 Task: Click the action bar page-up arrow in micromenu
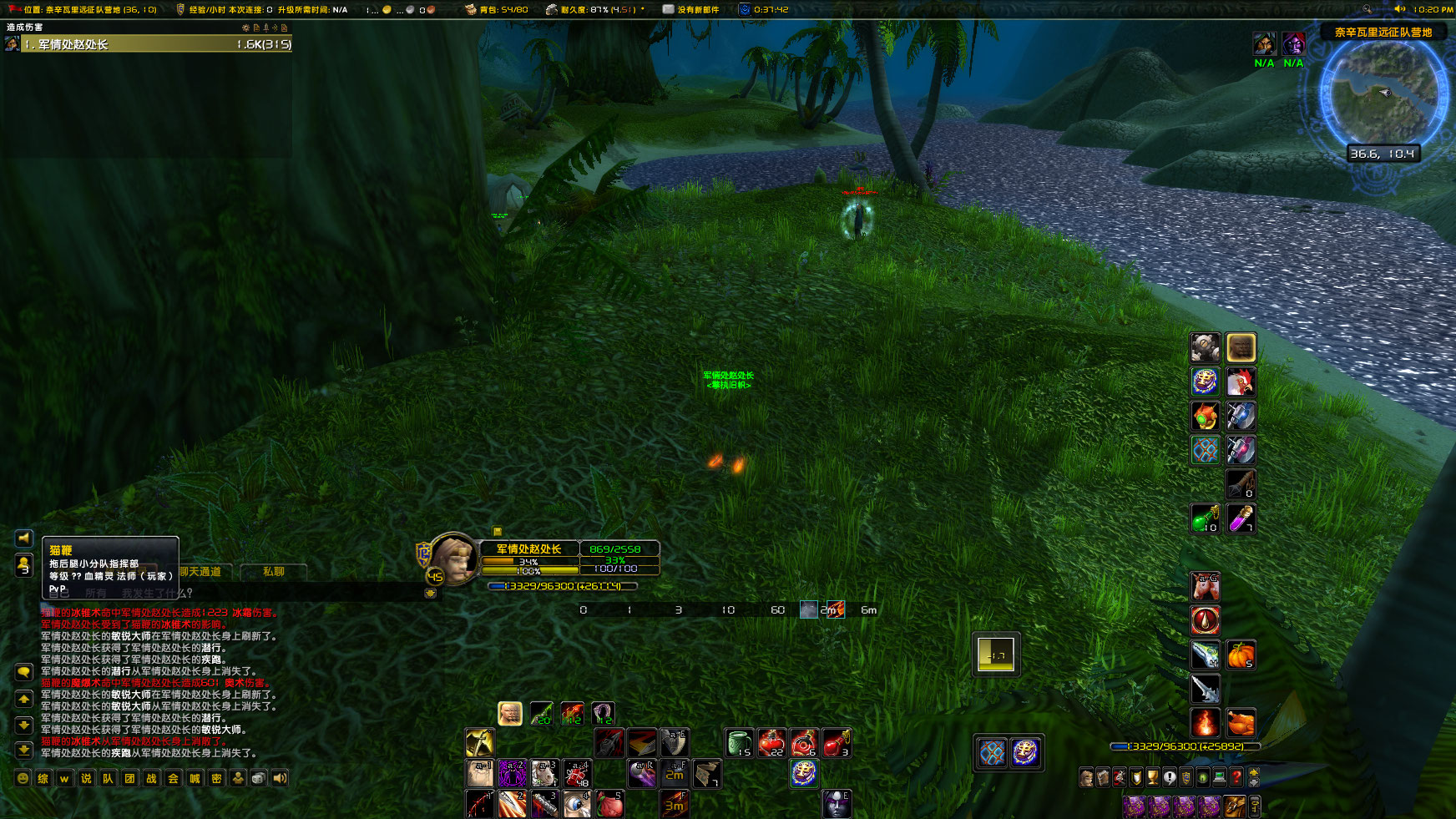[1253, 773]
